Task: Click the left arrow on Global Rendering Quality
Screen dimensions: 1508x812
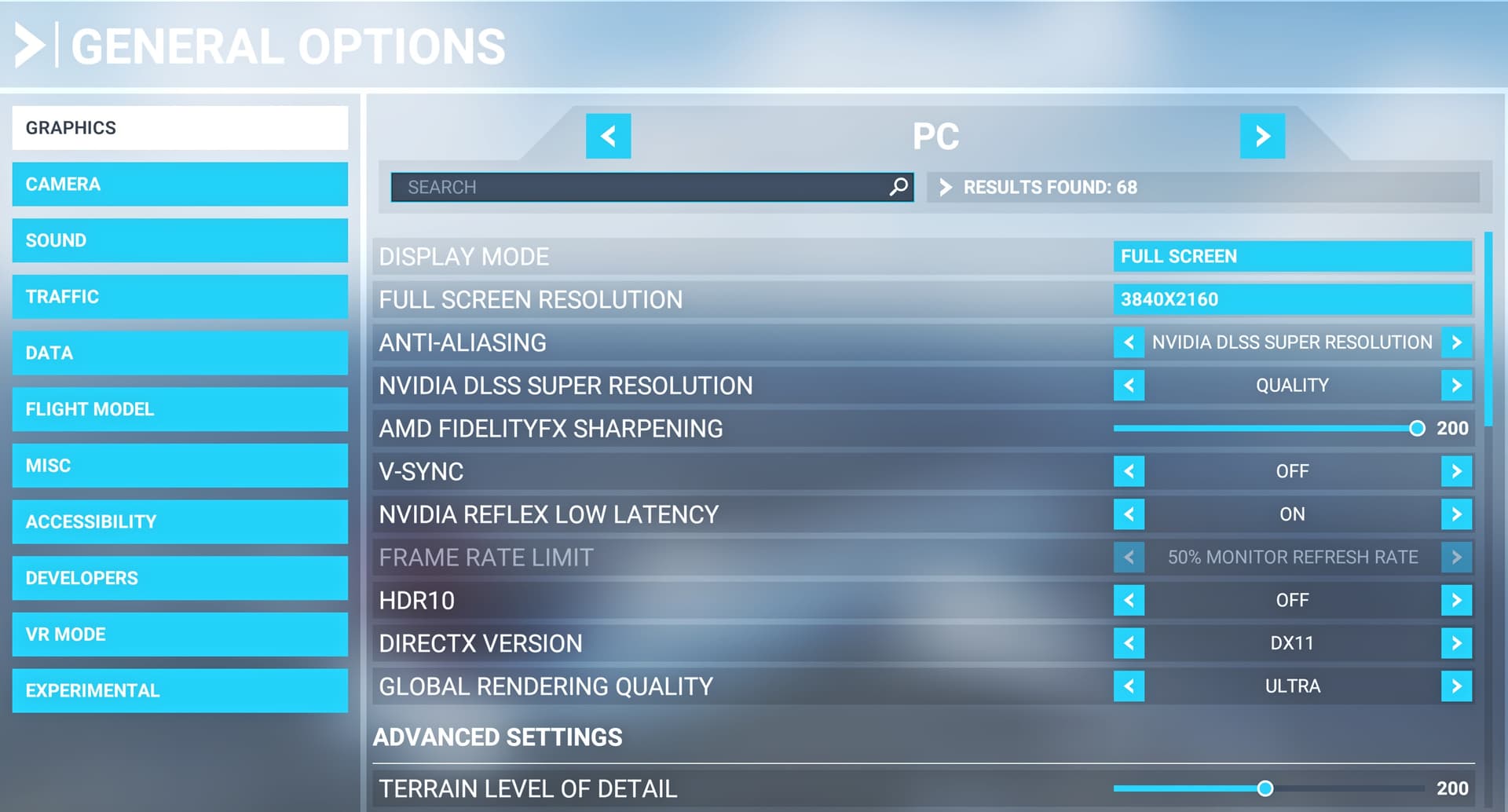Action: (1129, 686)
